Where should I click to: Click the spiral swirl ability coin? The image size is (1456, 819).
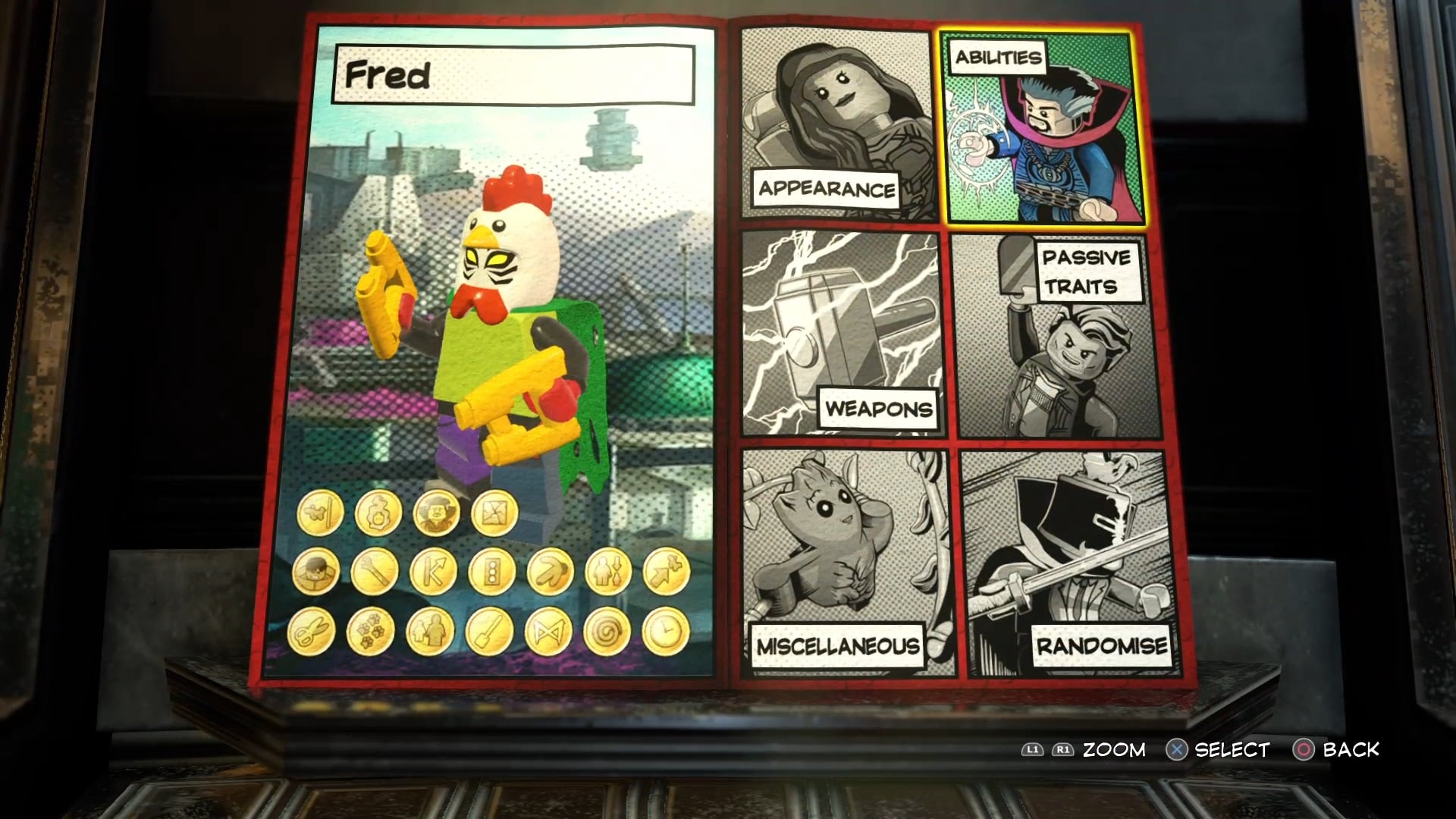607,632
